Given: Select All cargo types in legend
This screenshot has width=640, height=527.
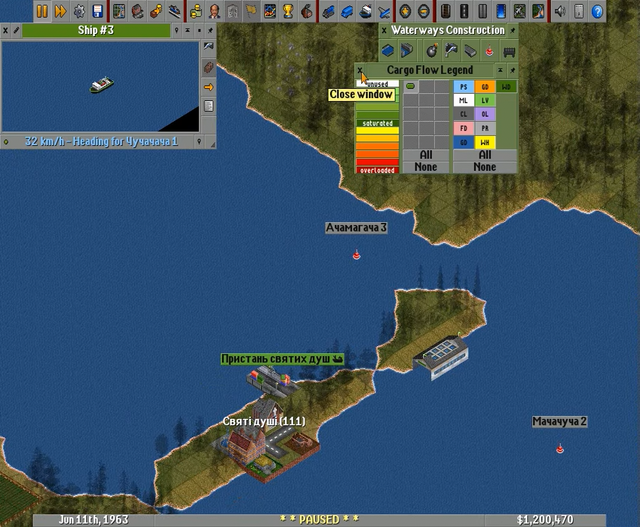Looking at the screenshot, I should tap(485, 155).
